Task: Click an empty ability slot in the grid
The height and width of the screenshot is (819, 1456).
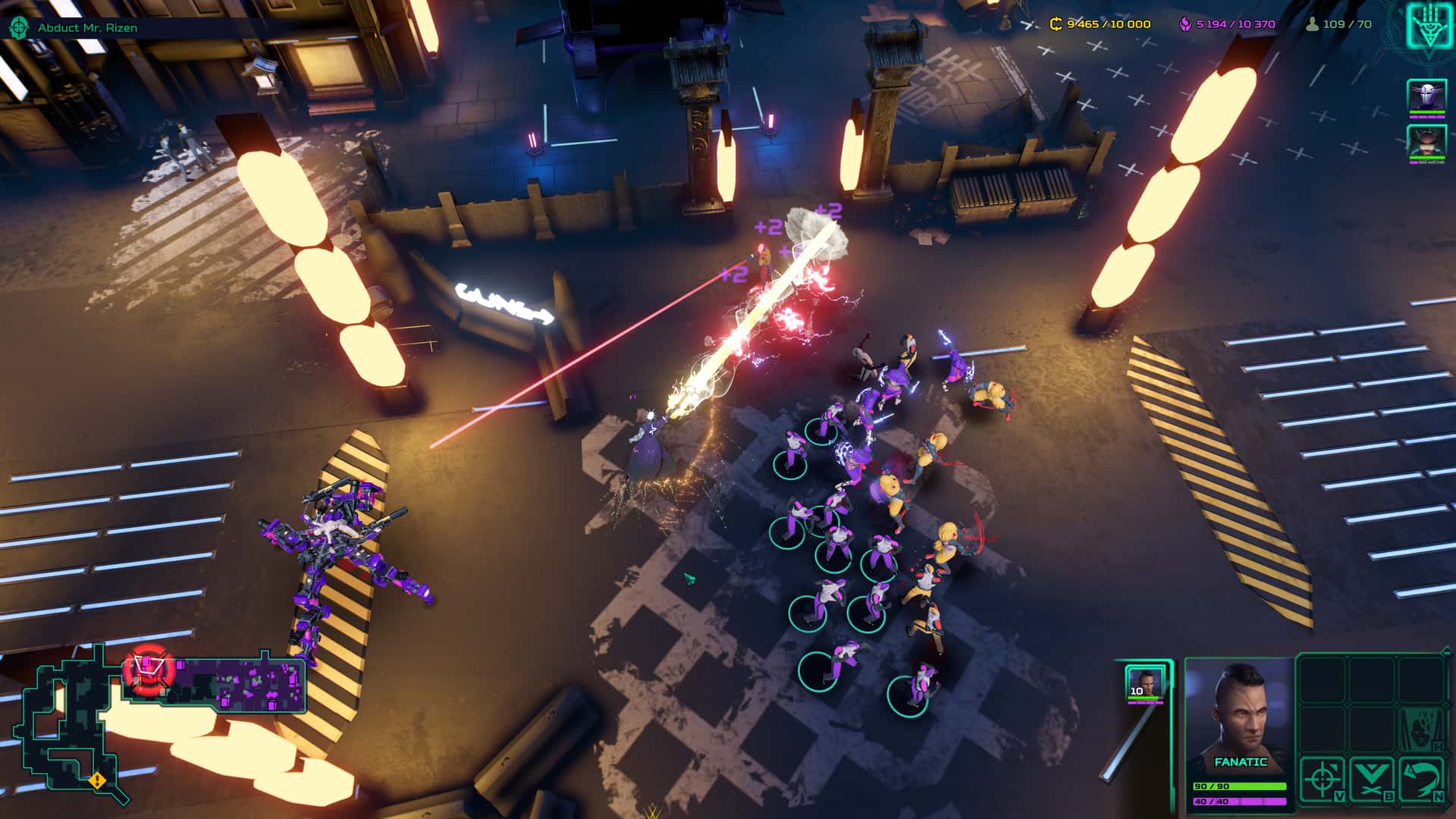Action: pyautogui.click(x=1322, y=681)
